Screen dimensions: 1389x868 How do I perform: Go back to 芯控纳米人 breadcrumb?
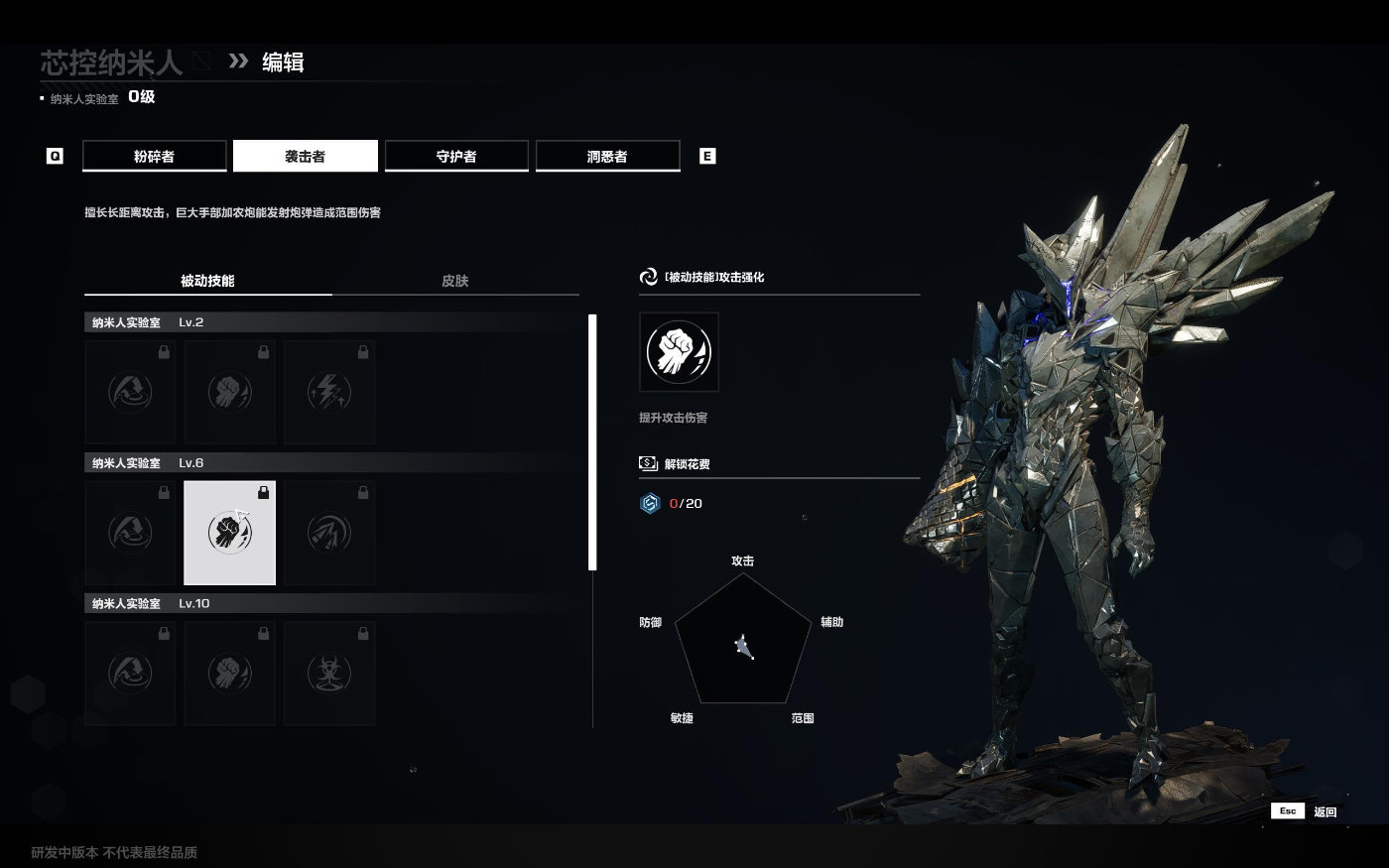pyautogui.click(x=111, y=62)
